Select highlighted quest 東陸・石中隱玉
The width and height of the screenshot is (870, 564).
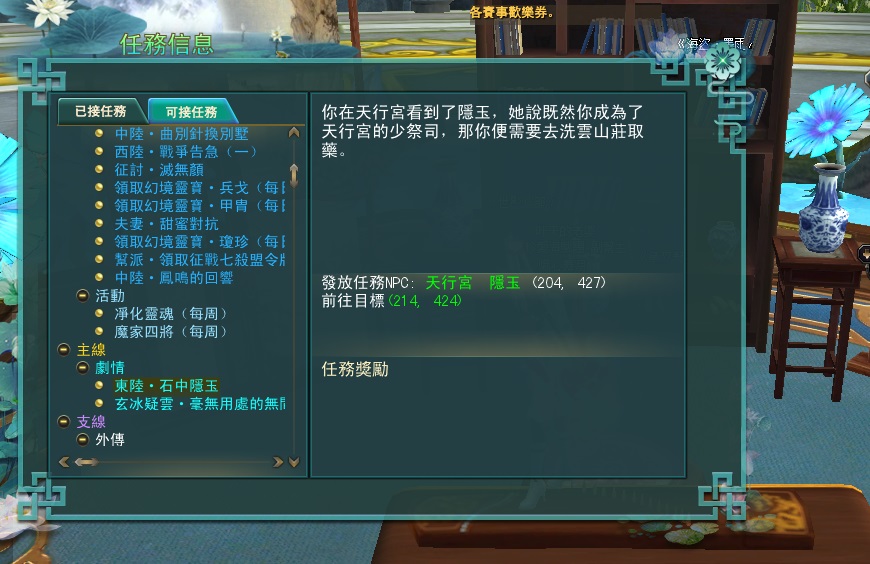pyautogui.click(x=166, y=385)
